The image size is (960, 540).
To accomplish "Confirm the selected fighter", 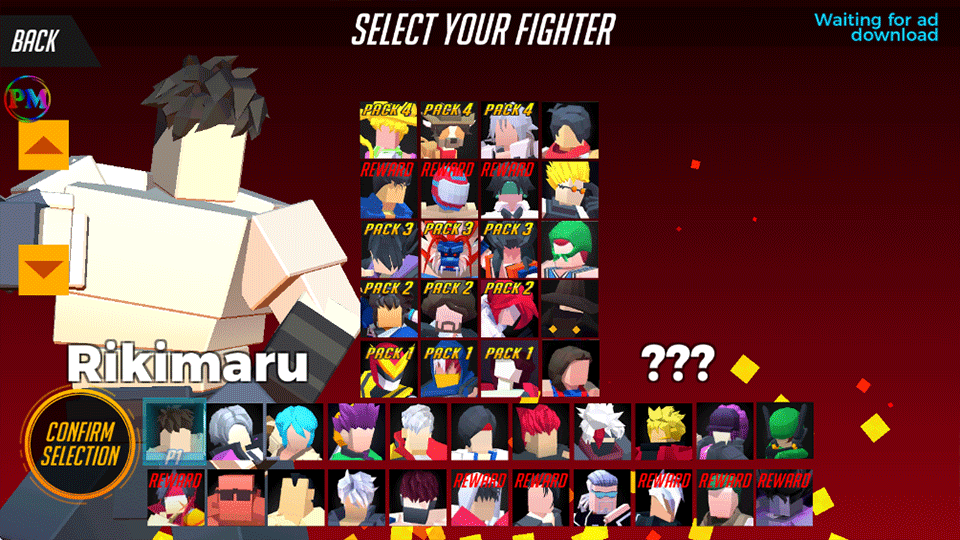I will [x=80, y=445].
